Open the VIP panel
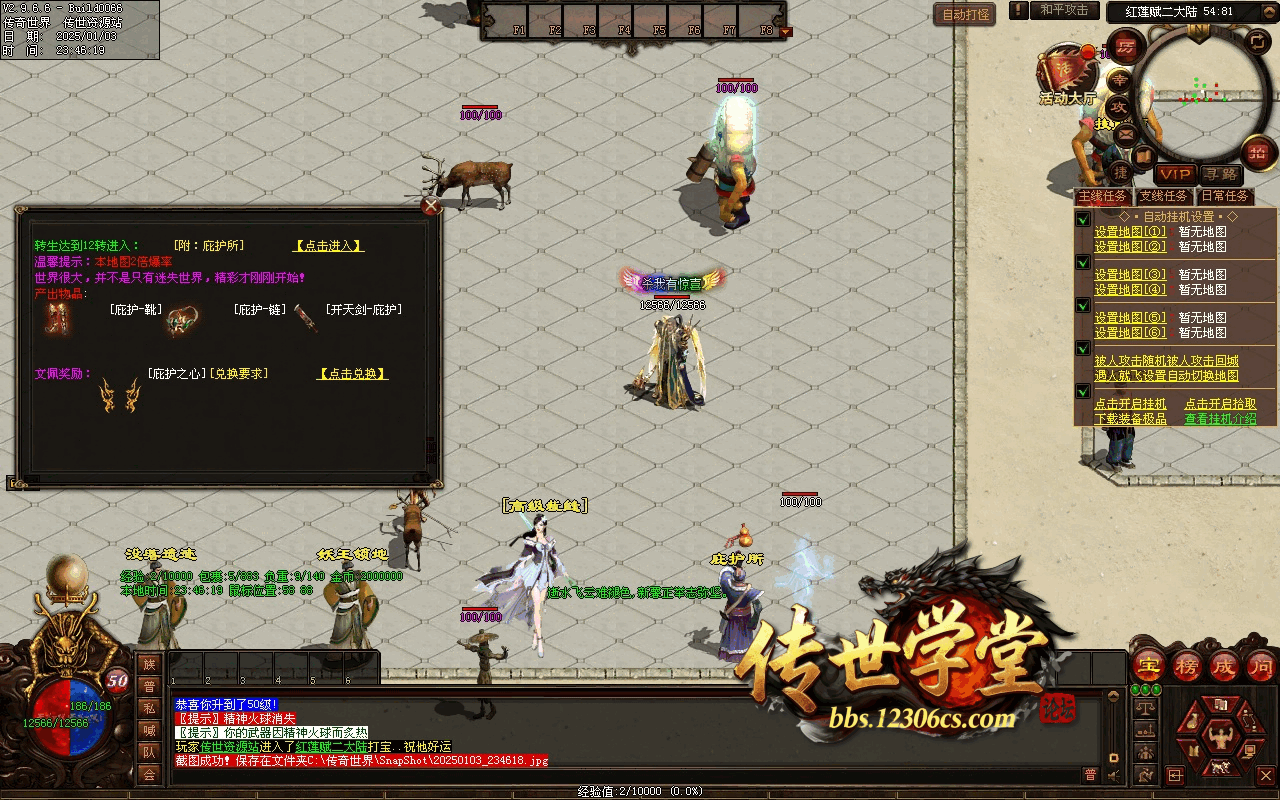This screenshot has width=1280, height=800. pyautogui.click(x=1175, y=175)
